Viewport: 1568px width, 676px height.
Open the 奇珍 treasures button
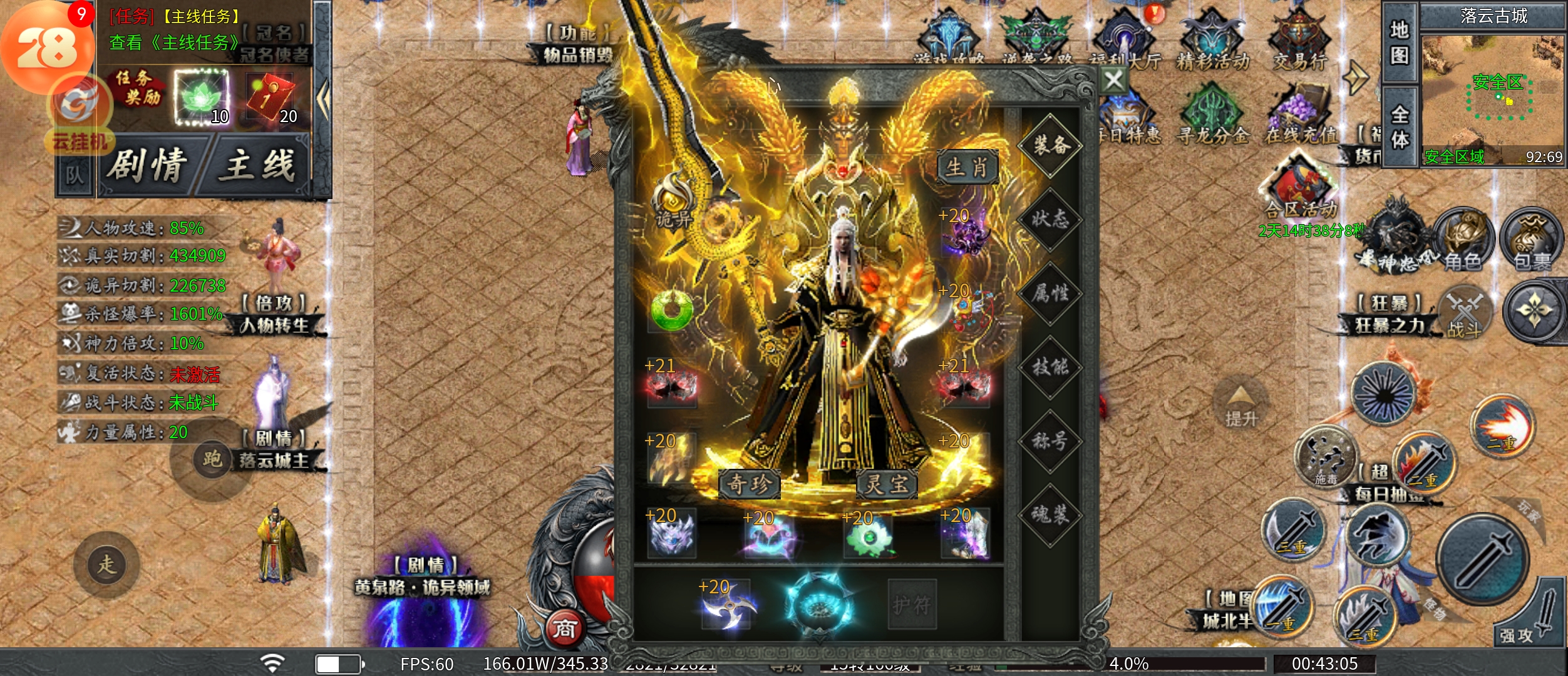749,484
